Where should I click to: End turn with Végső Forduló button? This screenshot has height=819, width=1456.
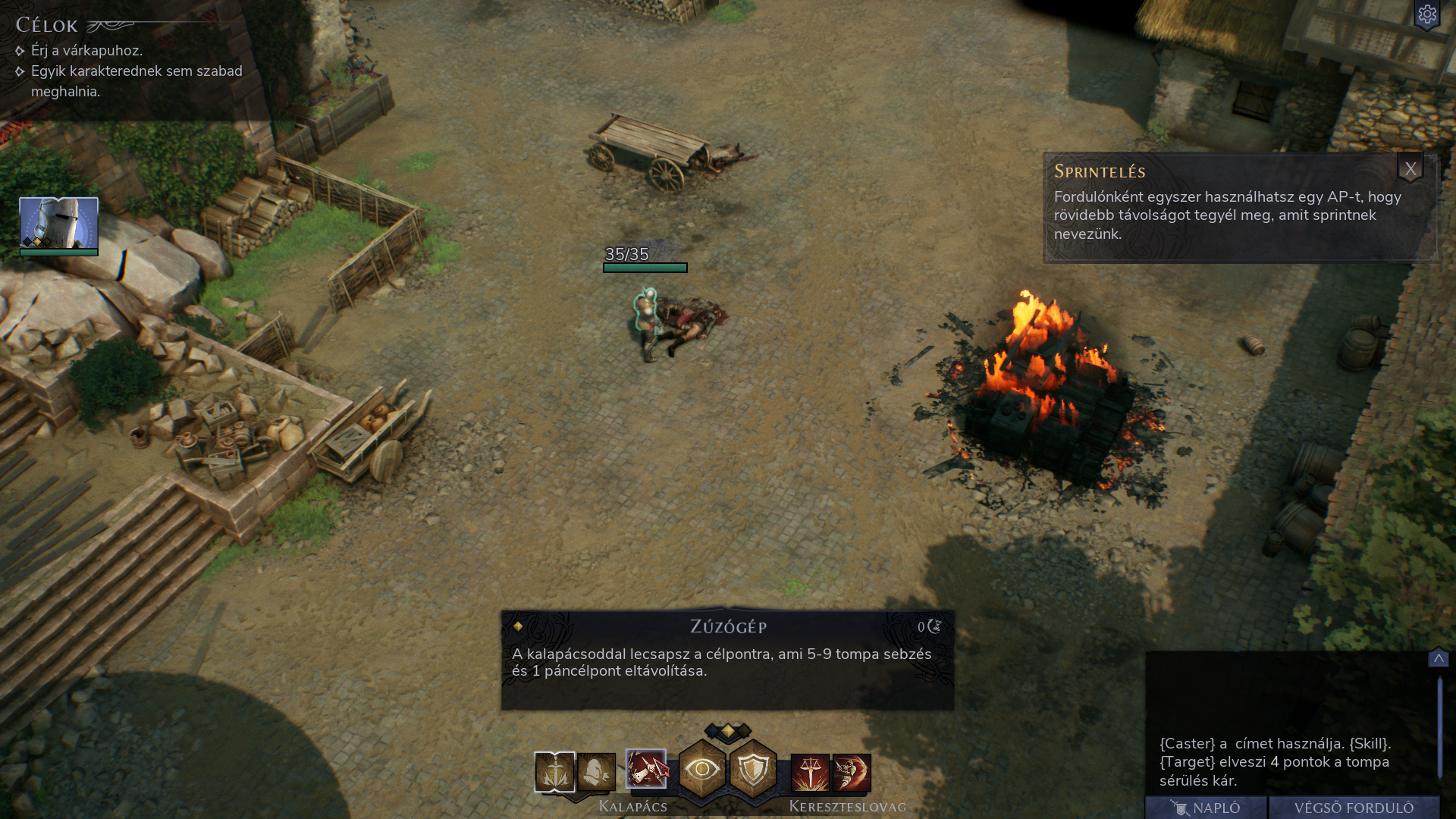[x=1354, y=808]
